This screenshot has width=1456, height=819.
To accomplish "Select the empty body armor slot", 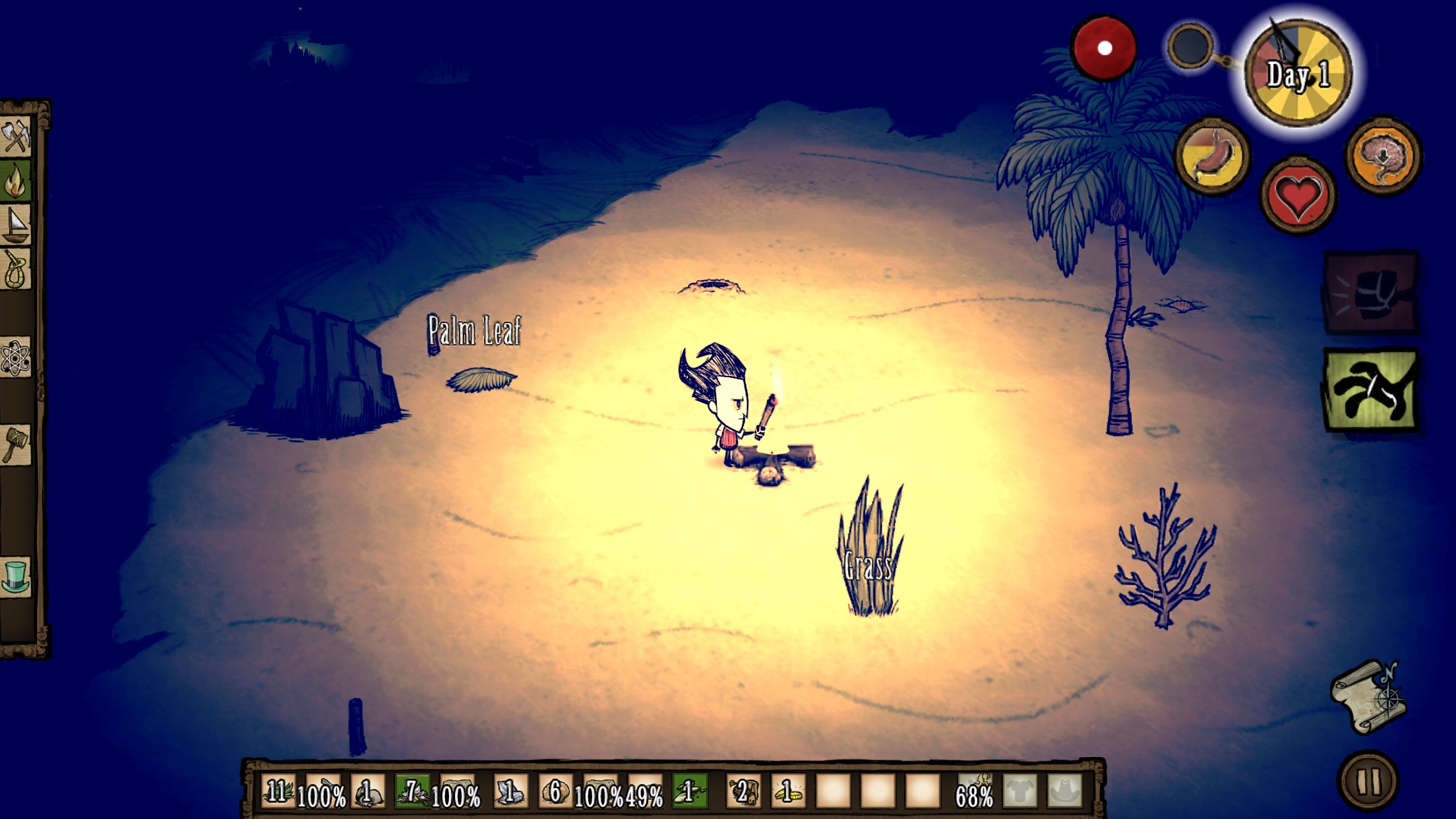I will pos(1019,791).
